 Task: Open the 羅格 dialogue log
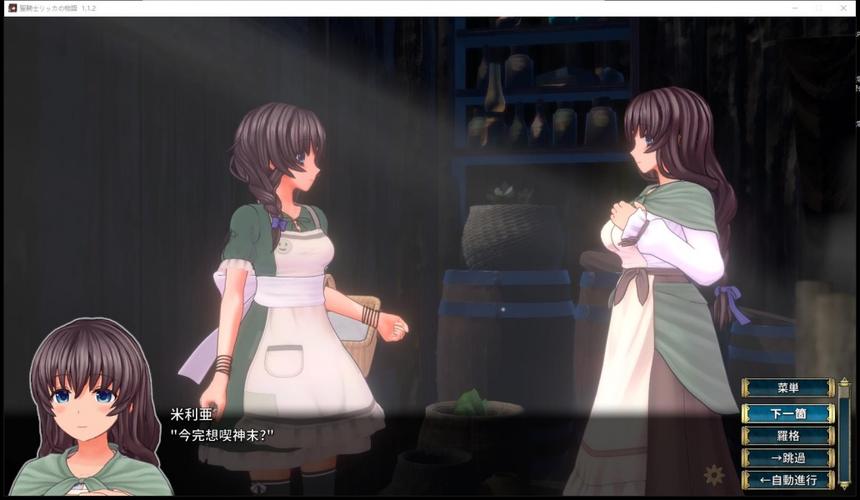click(788, 435)
